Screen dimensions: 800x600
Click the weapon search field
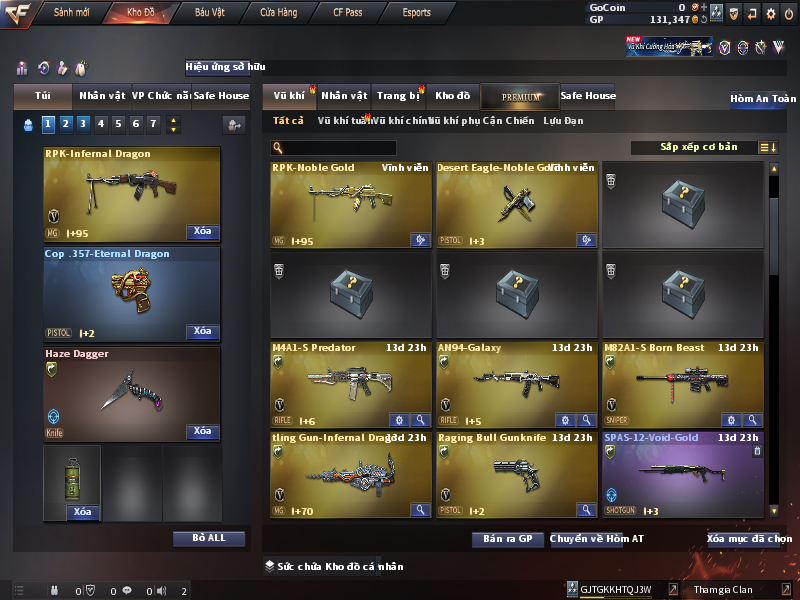(333, 148)
